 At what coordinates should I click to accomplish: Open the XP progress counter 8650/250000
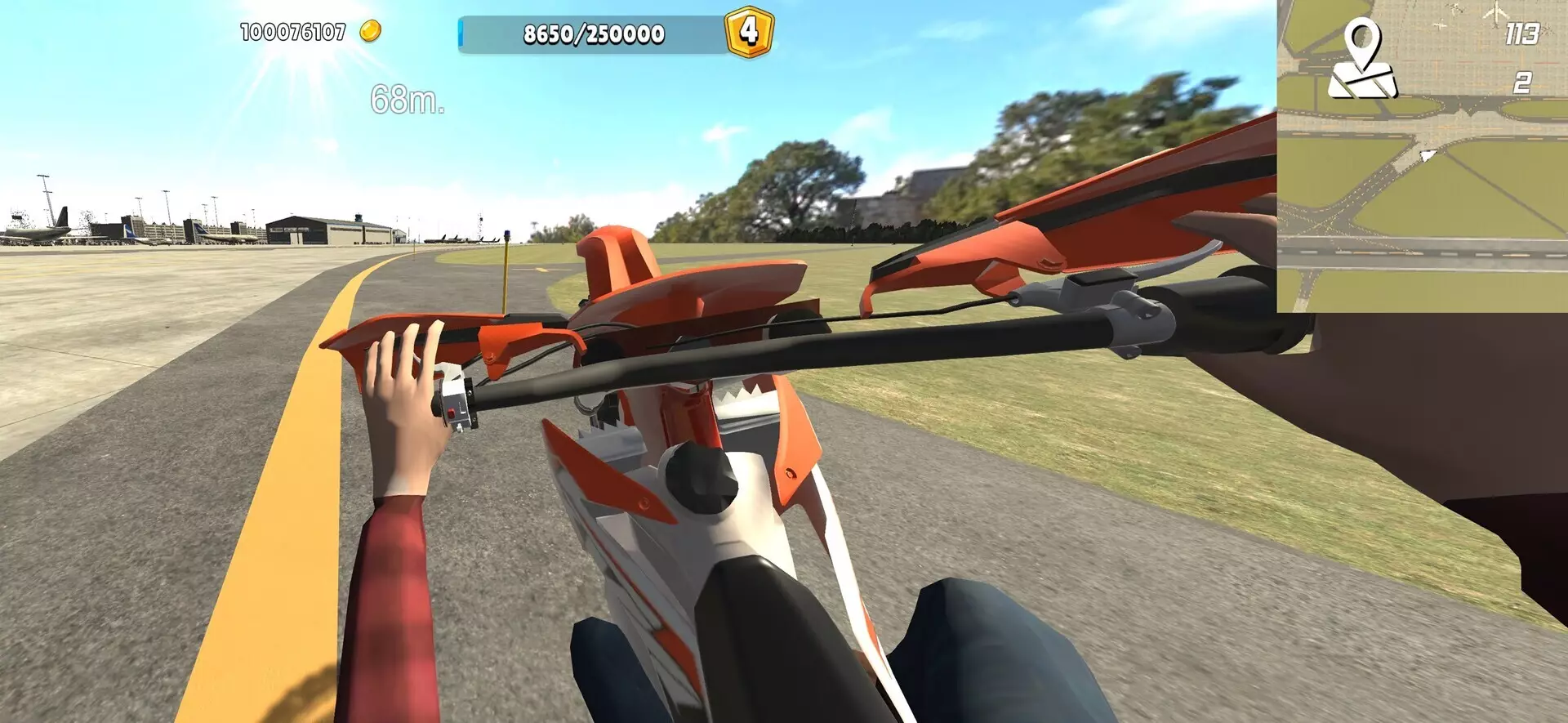[x=592, y=33]
